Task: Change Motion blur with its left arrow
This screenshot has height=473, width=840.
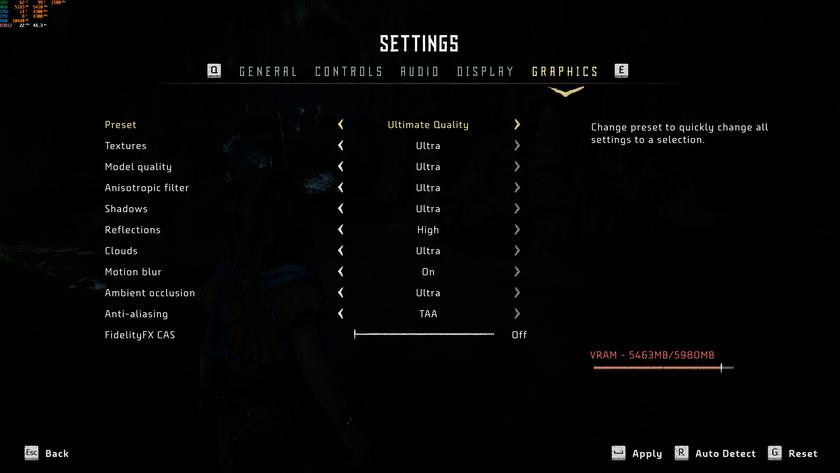Action: pyautogui.click(x=341, y=272)
